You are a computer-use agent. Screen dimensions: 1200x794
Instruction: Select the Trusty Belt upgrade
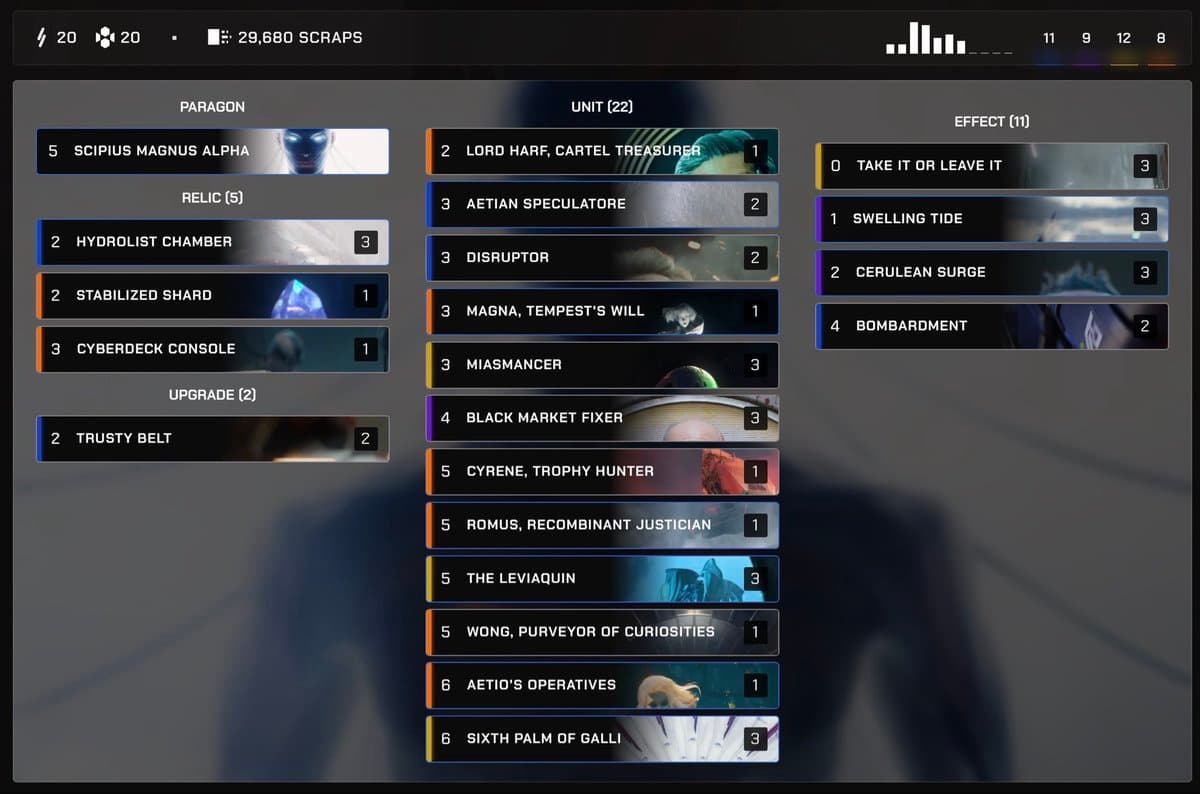click(212, 438)
